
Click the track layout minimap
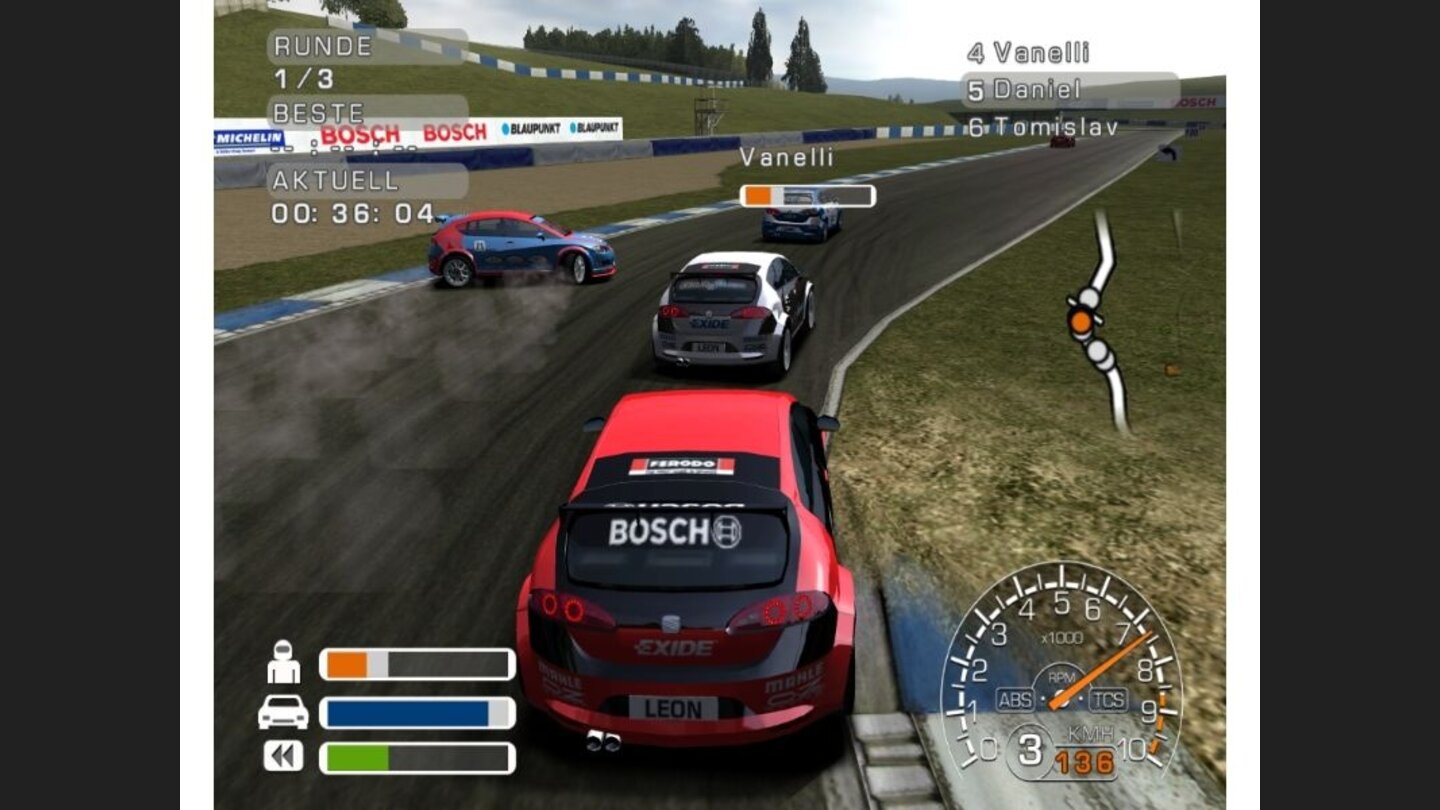click(1098, 322)
